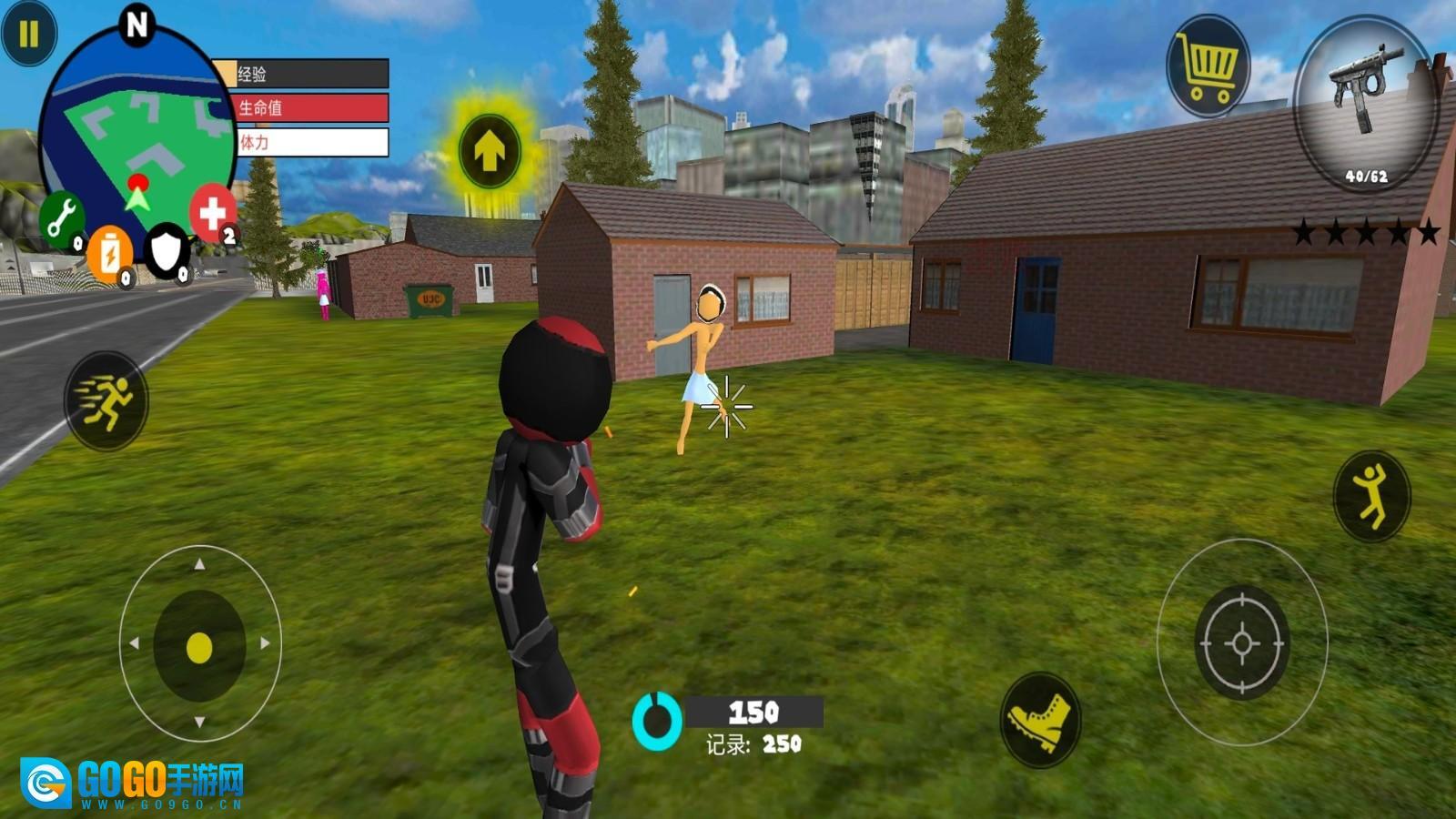The height and width of the screenshot is (819, 1456).
Task: Use the red medkit cross item
Action: point(212,214)
